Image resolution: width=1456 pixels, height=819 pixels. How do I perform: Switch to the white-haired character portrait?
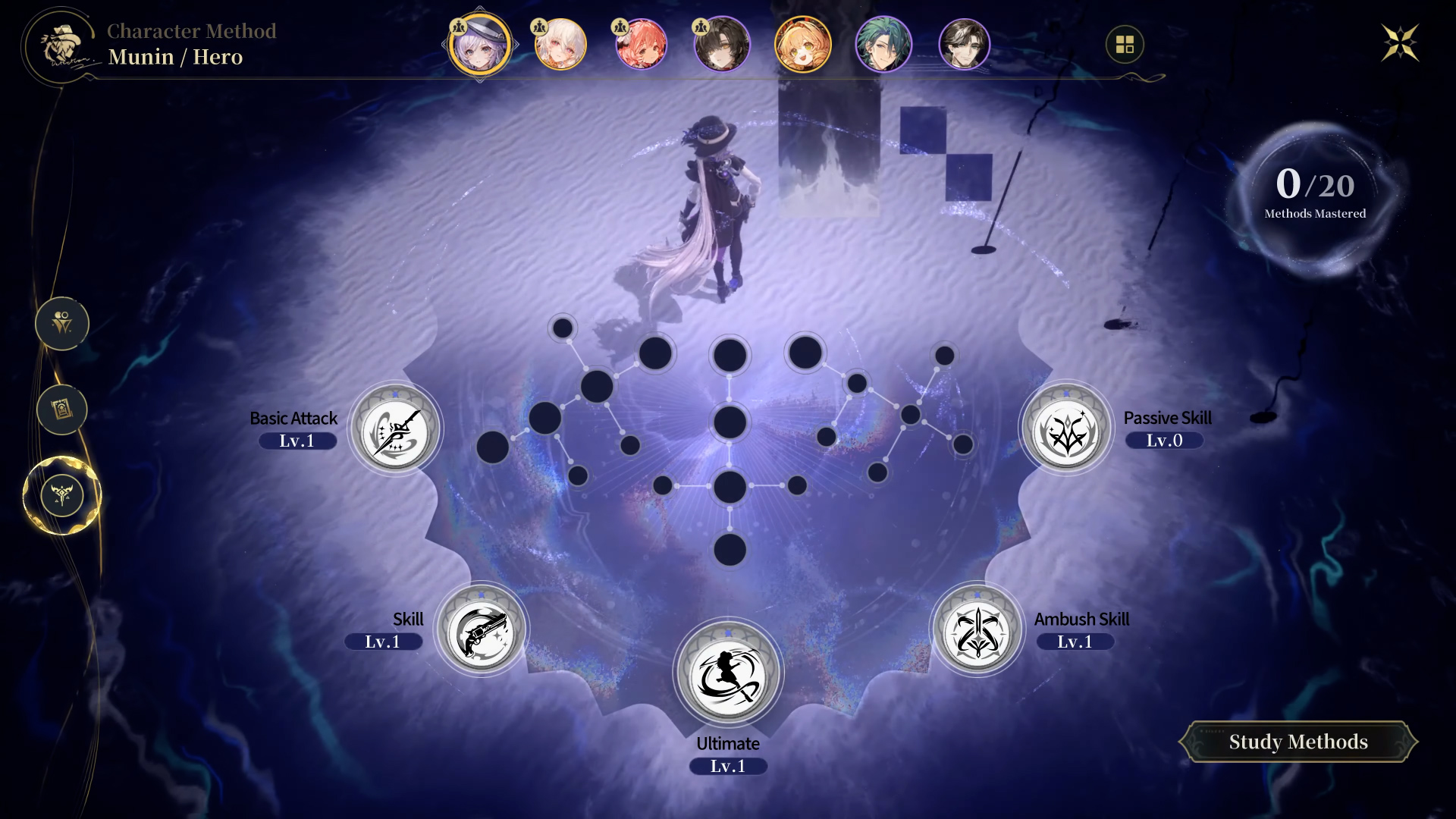click(x=560, y=44)
